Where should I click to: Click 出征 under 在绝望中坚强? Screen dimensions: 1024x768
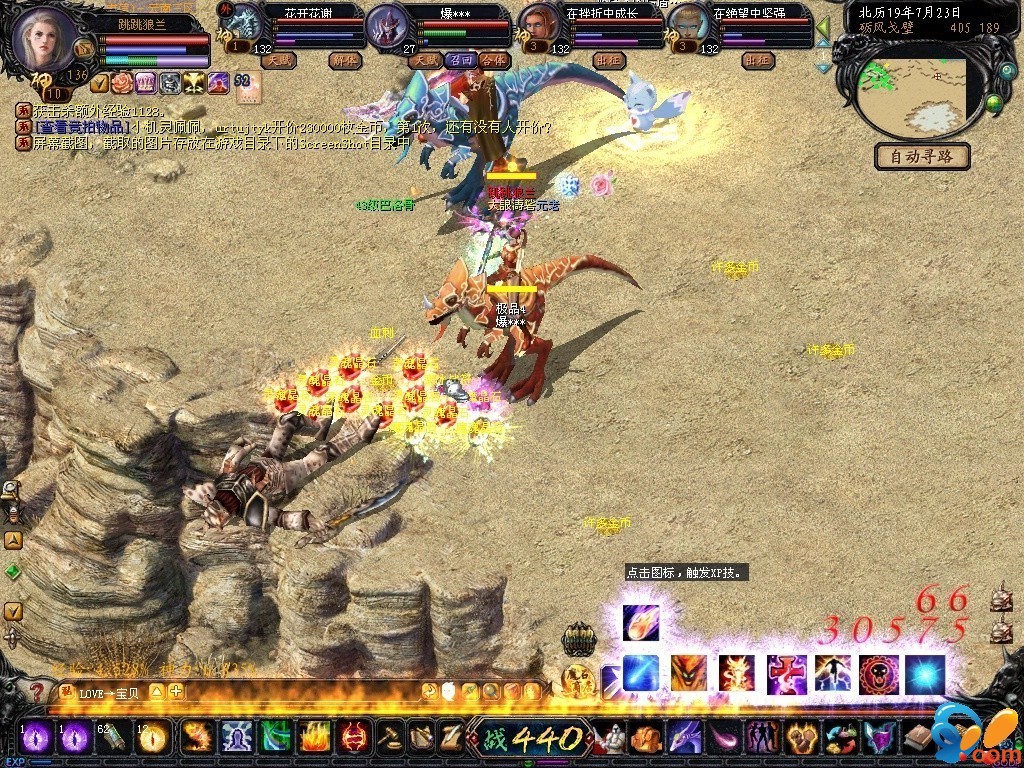[758, 60]
